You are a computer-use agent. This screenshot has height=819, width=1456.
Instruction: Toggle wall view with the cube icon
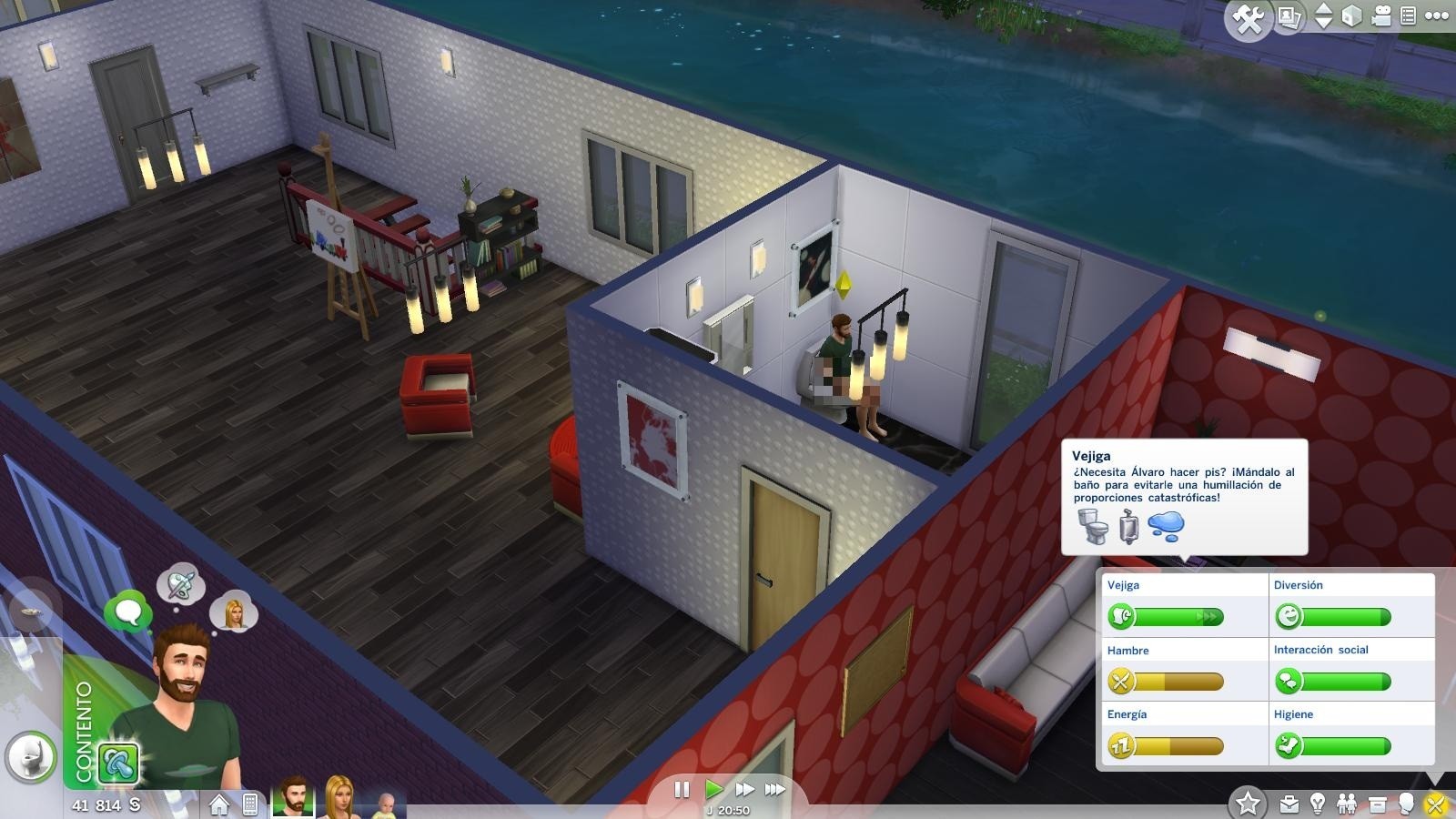[1351, 15]
